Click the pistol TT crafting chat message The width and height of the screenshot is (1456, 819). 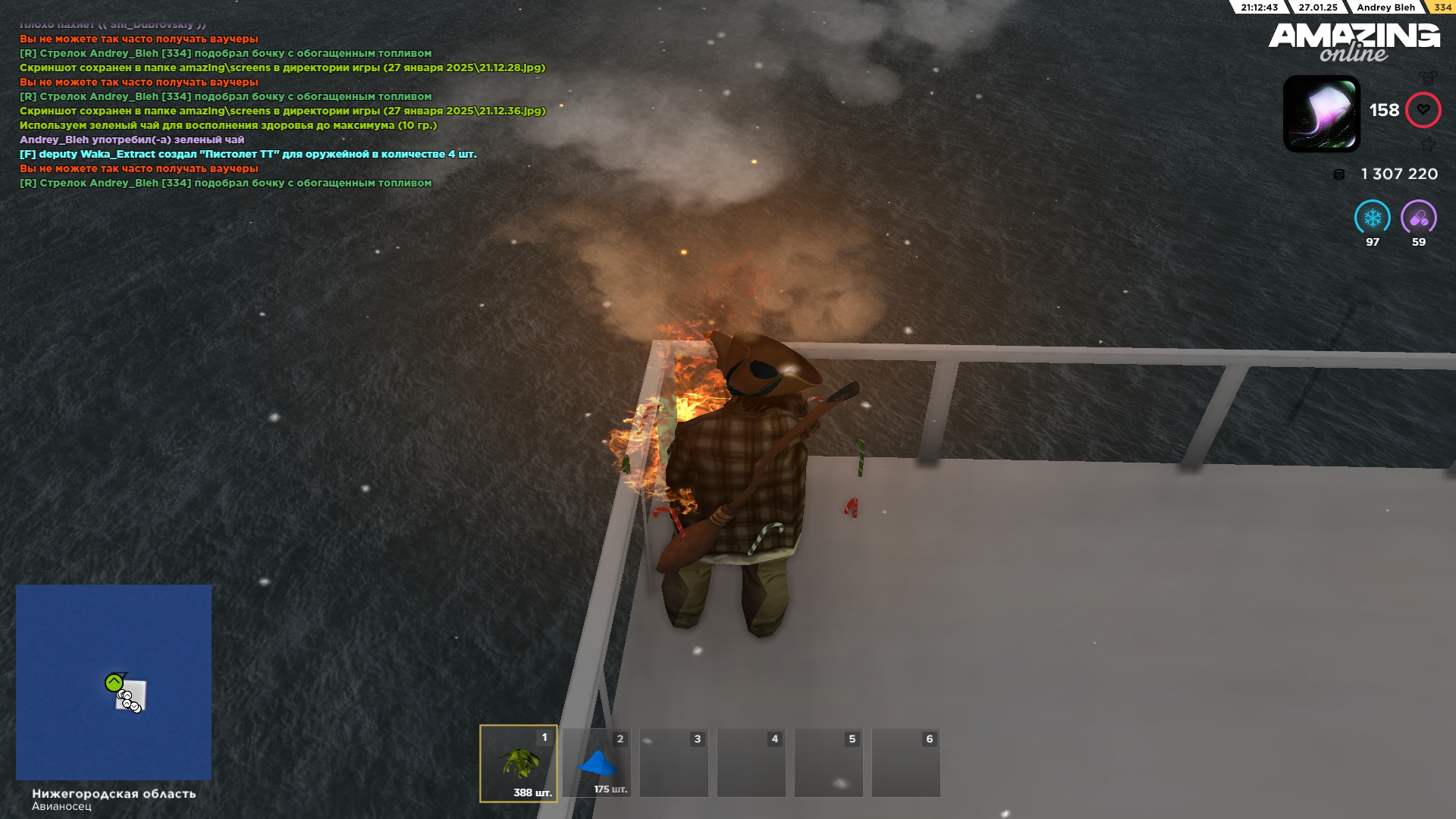coord(248,154)
